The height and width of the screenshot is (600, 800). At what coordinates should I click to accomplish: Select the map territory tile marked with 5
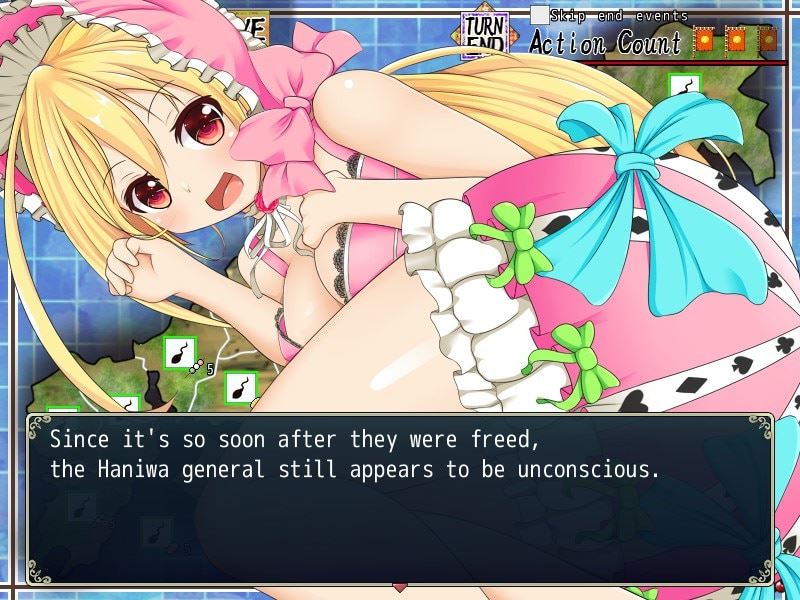pos(180,353)
